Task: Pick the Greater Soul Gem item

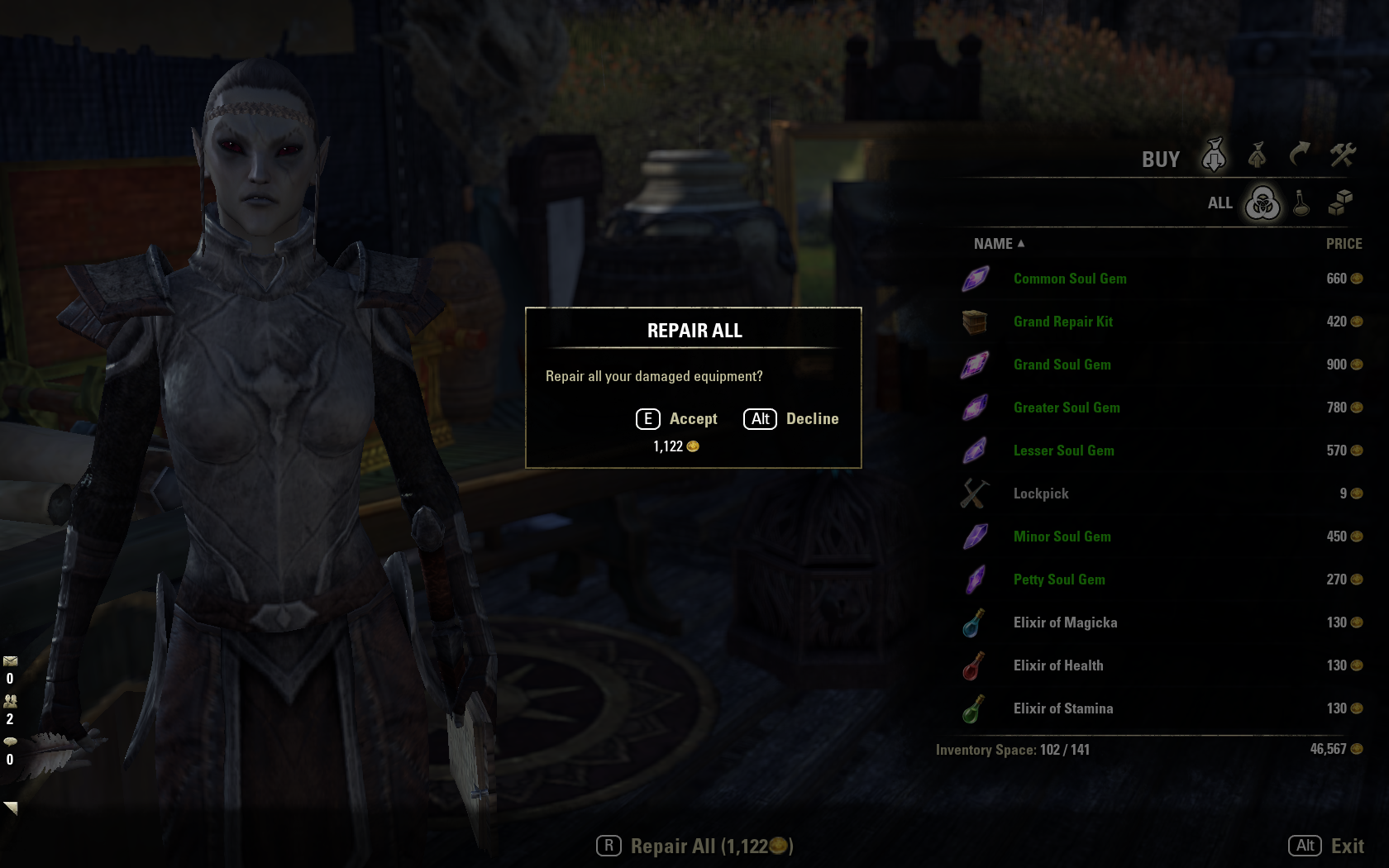Action: coord(1067,408)
